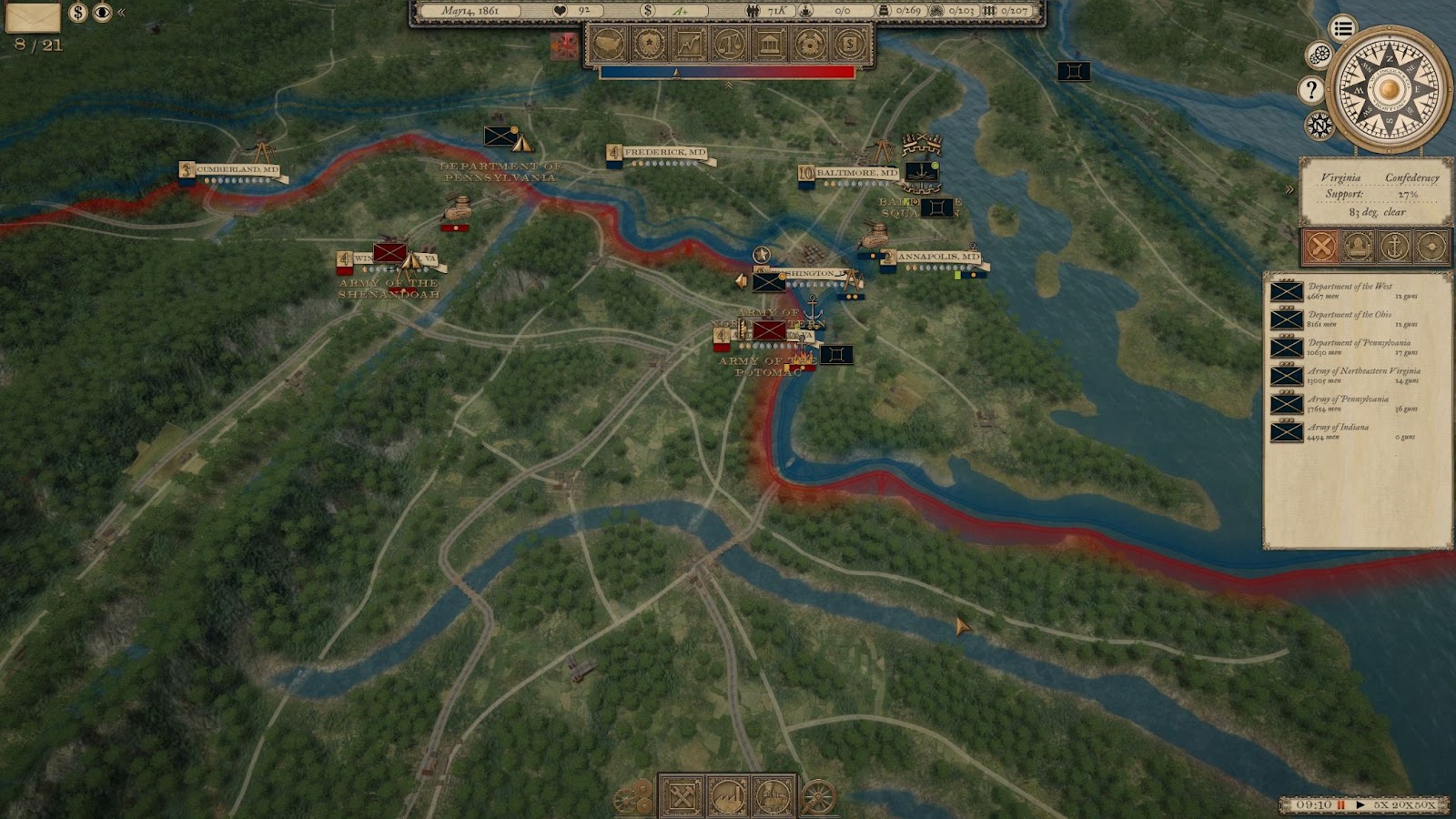
Task: Select the crossed cannons army tab
Action: pyautogui.click(x=1320, y=246)
